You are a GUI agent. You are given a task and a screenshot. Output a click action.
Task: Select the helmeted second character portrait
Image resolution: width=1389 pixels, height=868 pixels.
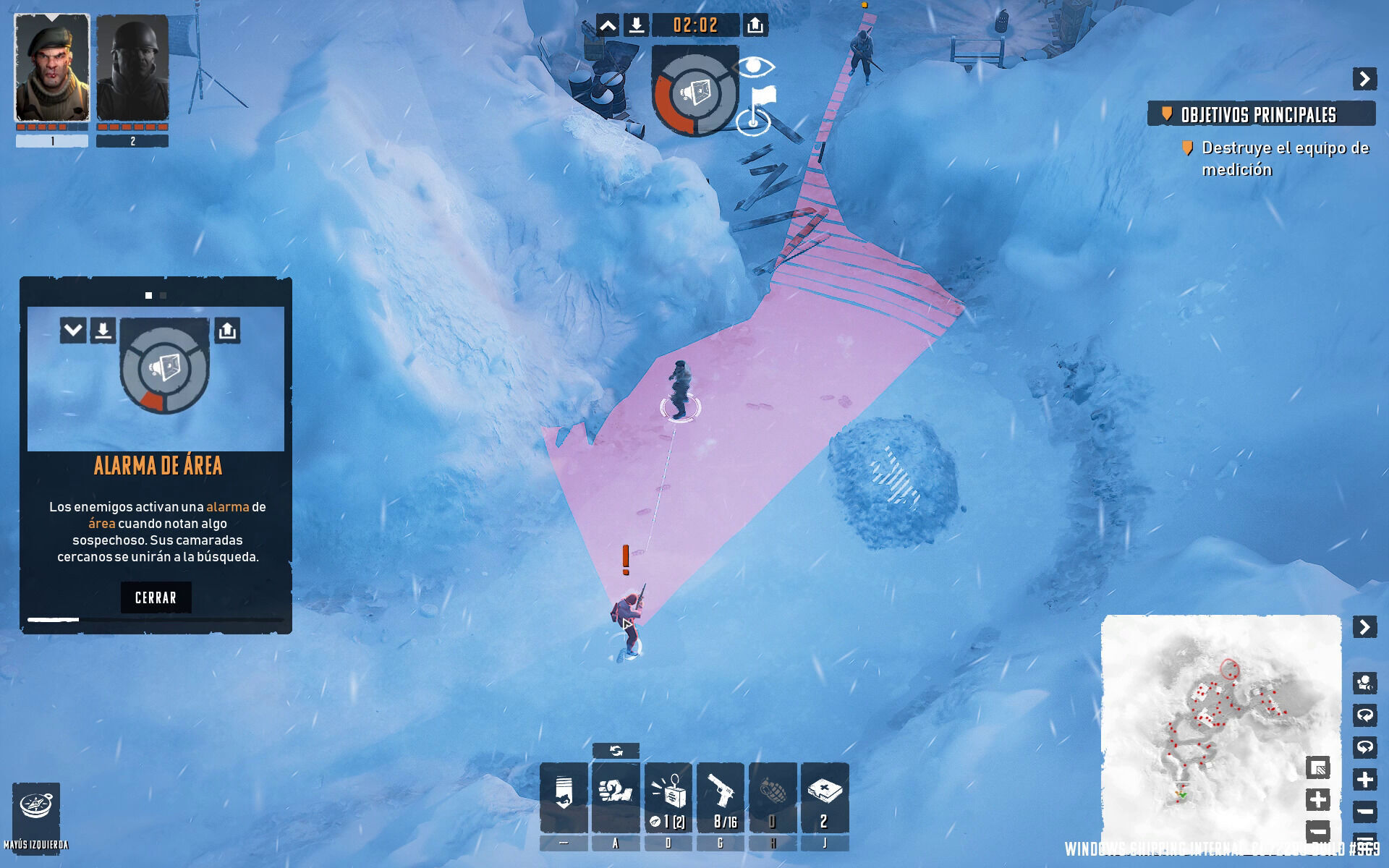132,68
